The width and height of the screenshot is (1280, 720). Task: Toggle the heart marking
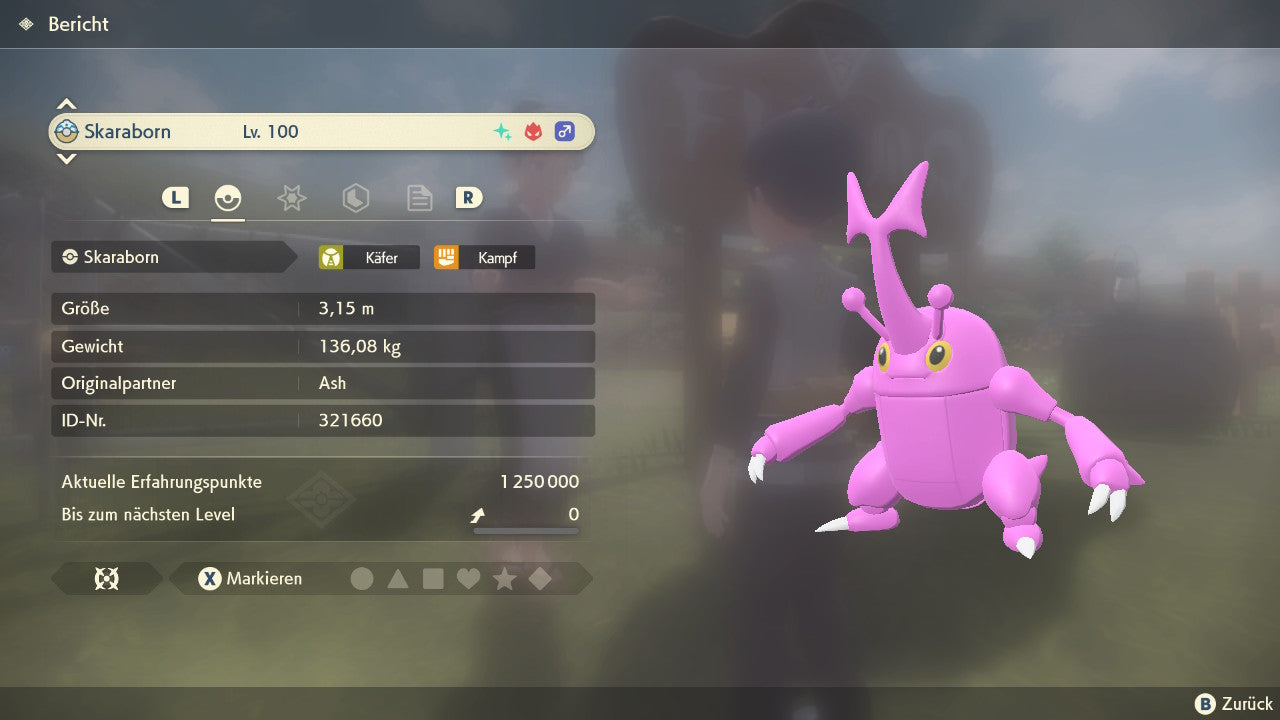tap(468, 579)
